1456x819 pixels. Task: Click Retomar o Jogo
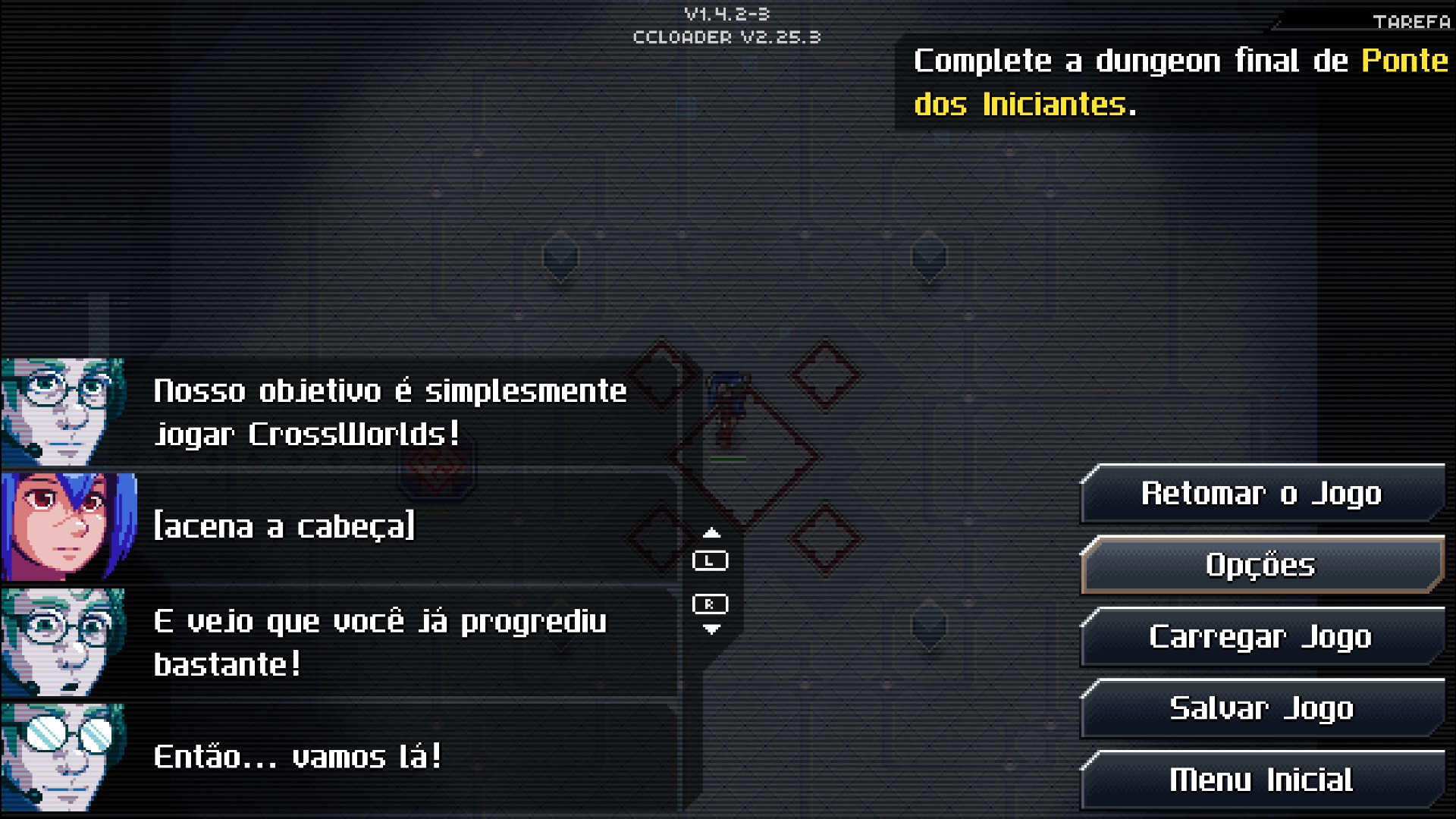[1261, 493]
